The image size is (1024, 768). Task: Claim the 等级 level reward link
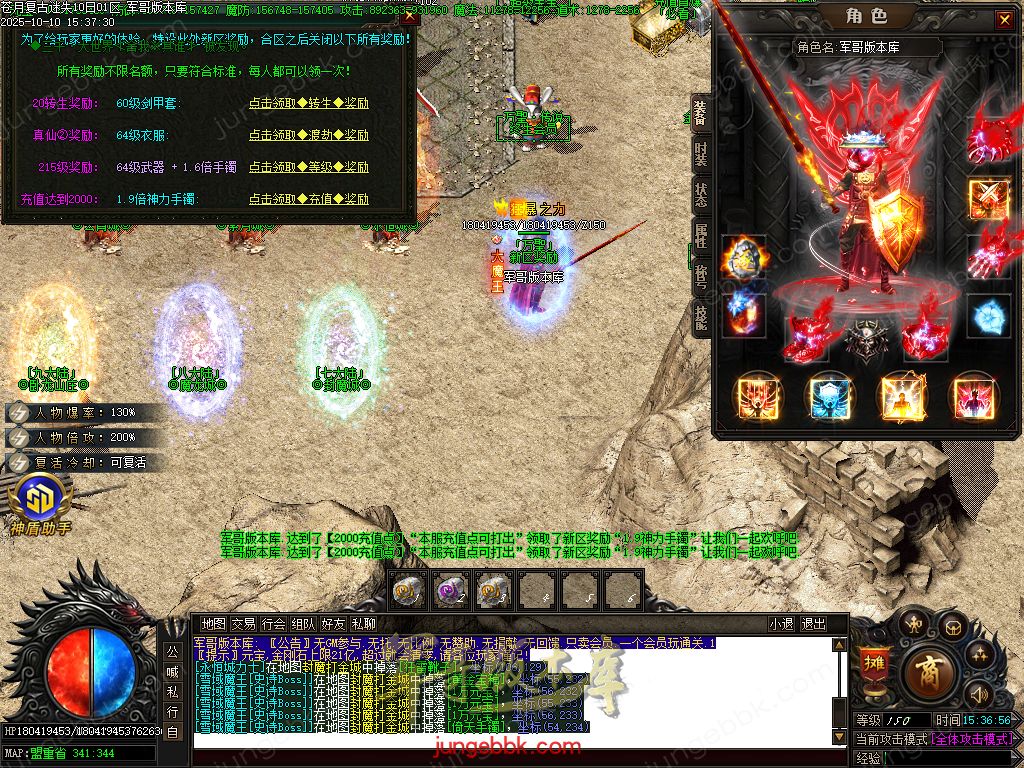point(309,167)
